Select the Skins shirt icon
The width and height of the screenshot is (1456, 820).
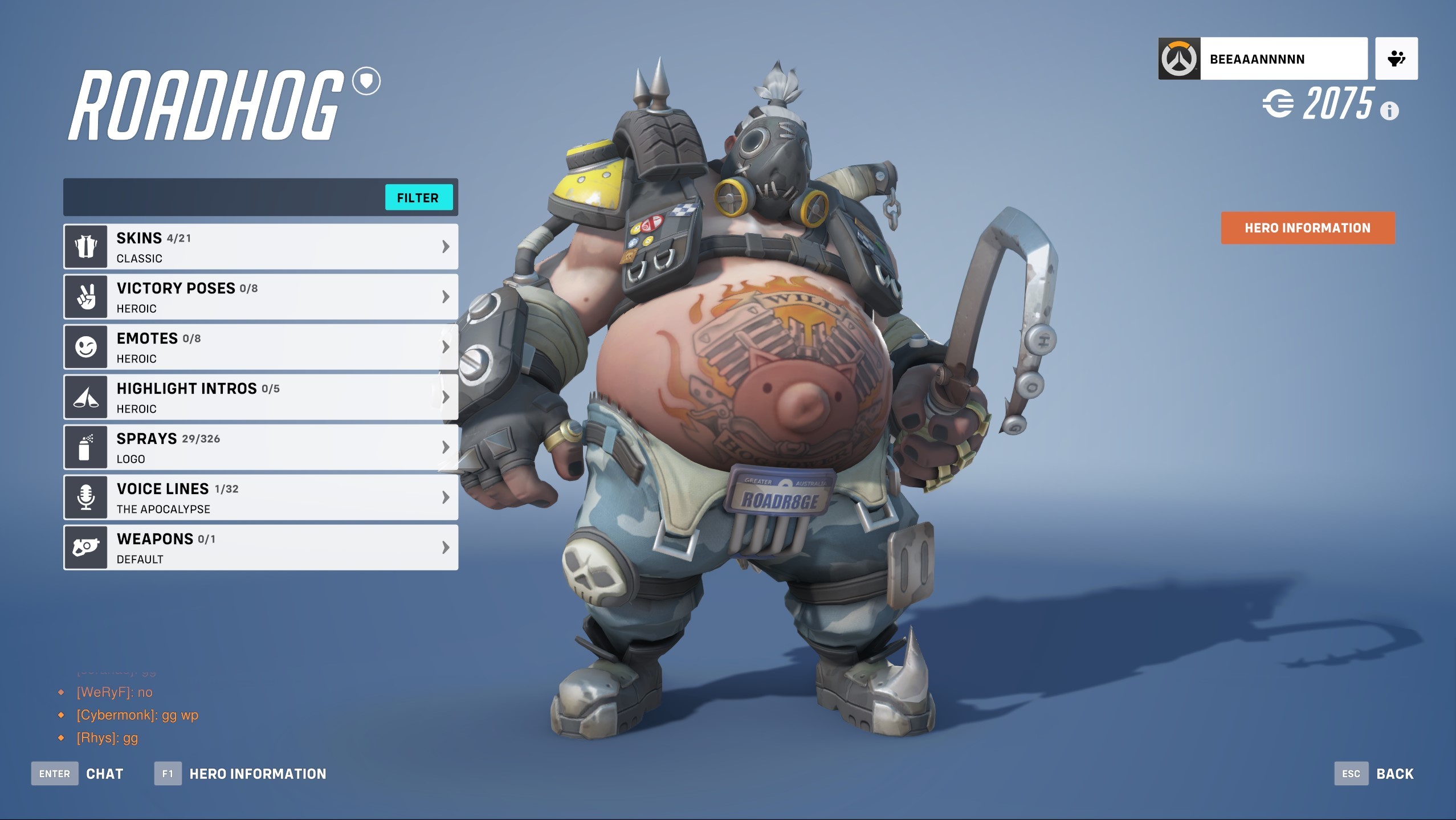(85, 246)
